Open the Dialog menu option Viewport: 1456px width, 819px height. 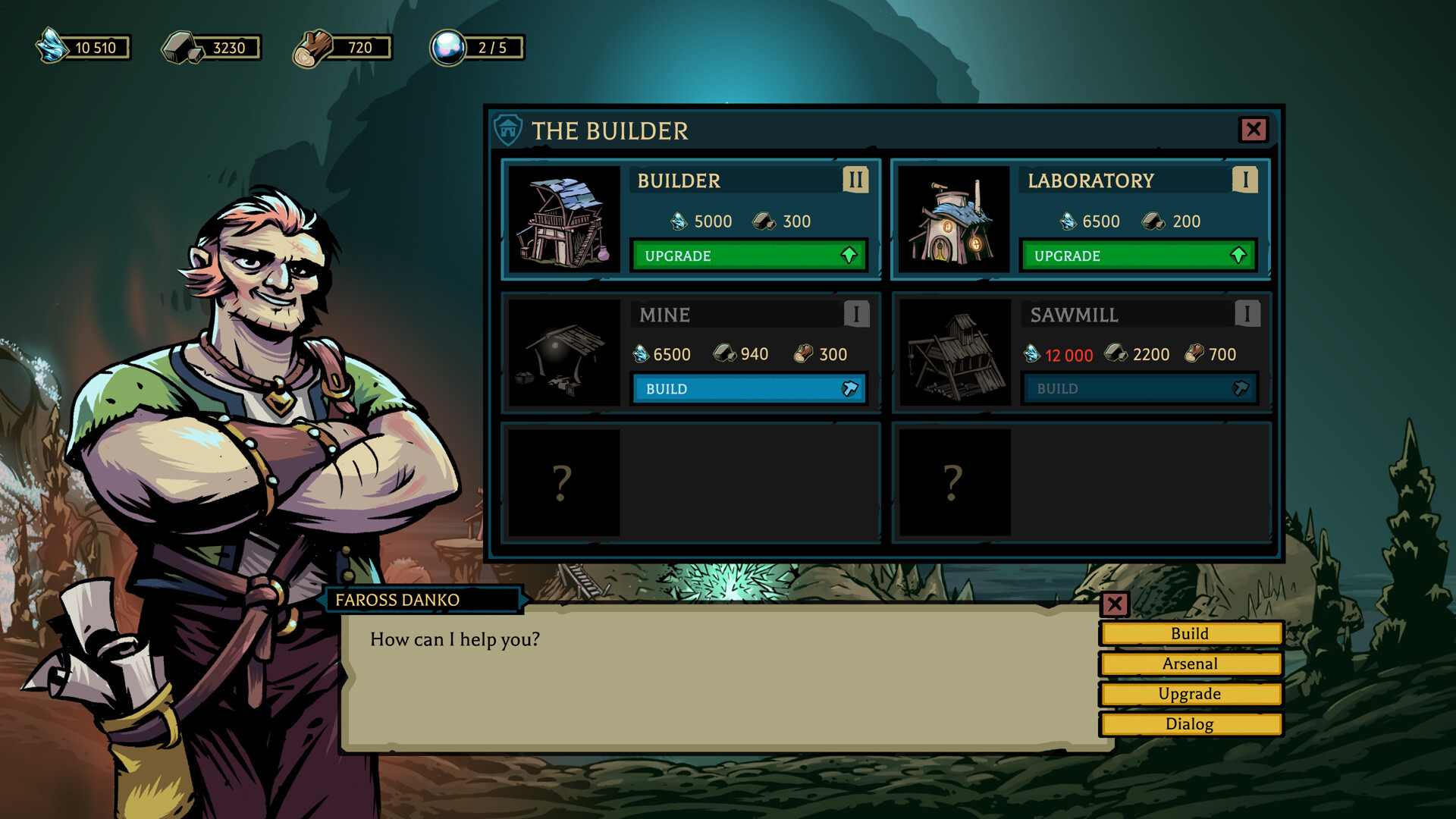tap(1189, 724)
